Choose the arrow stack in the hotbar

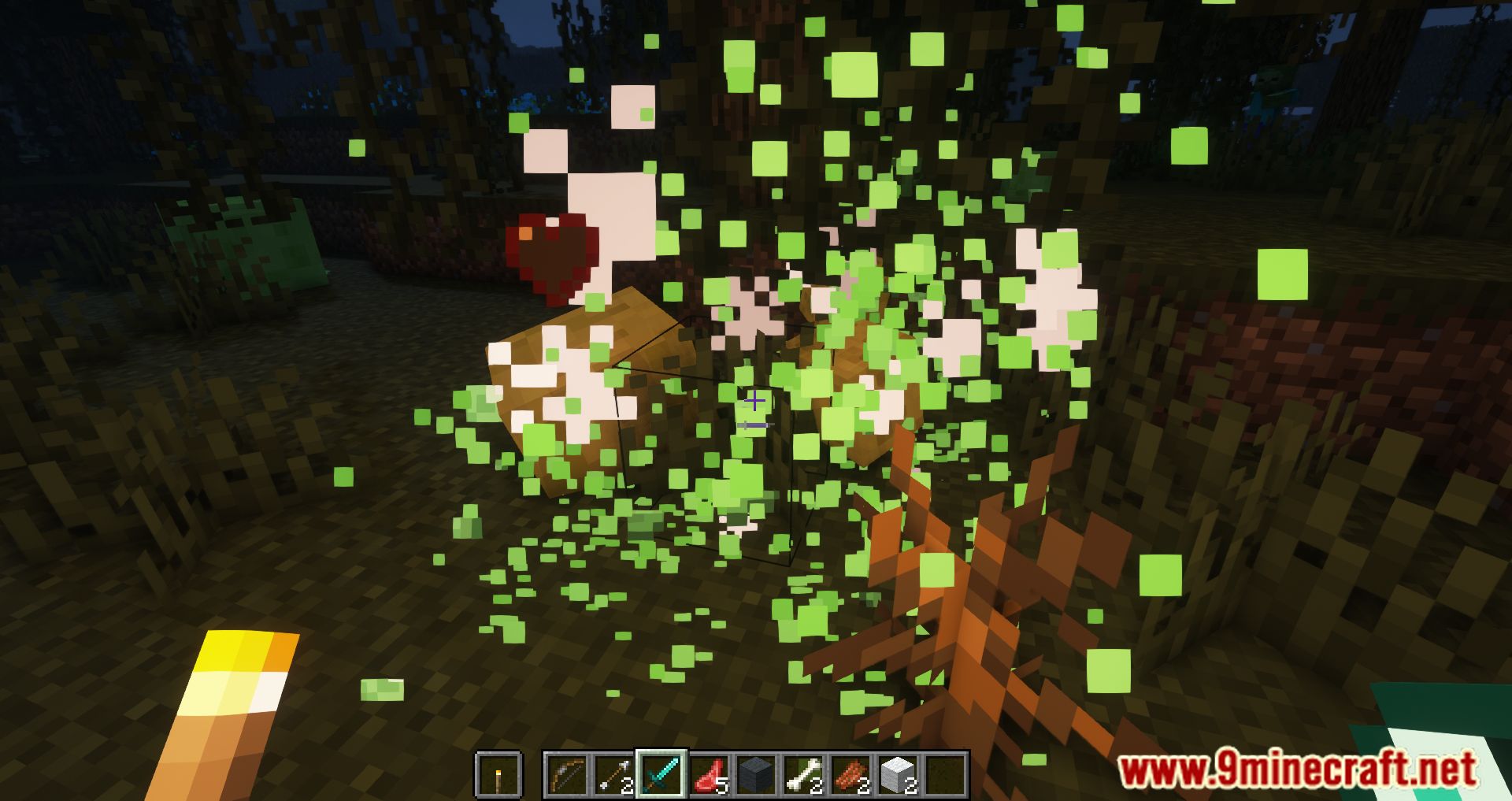pos(614,775)
